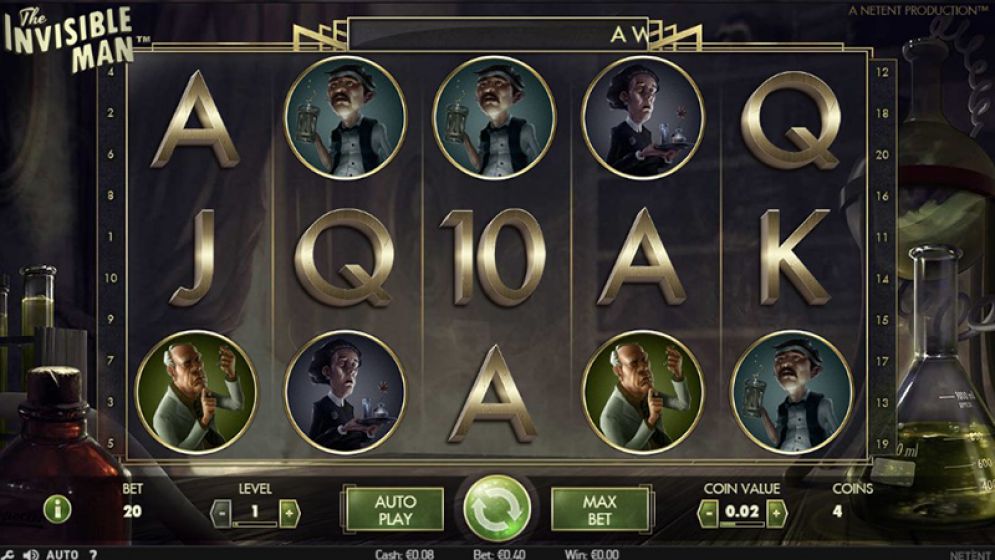Screen dimensions: 995x560
Task: Start Auto Play
Action: 394,509
